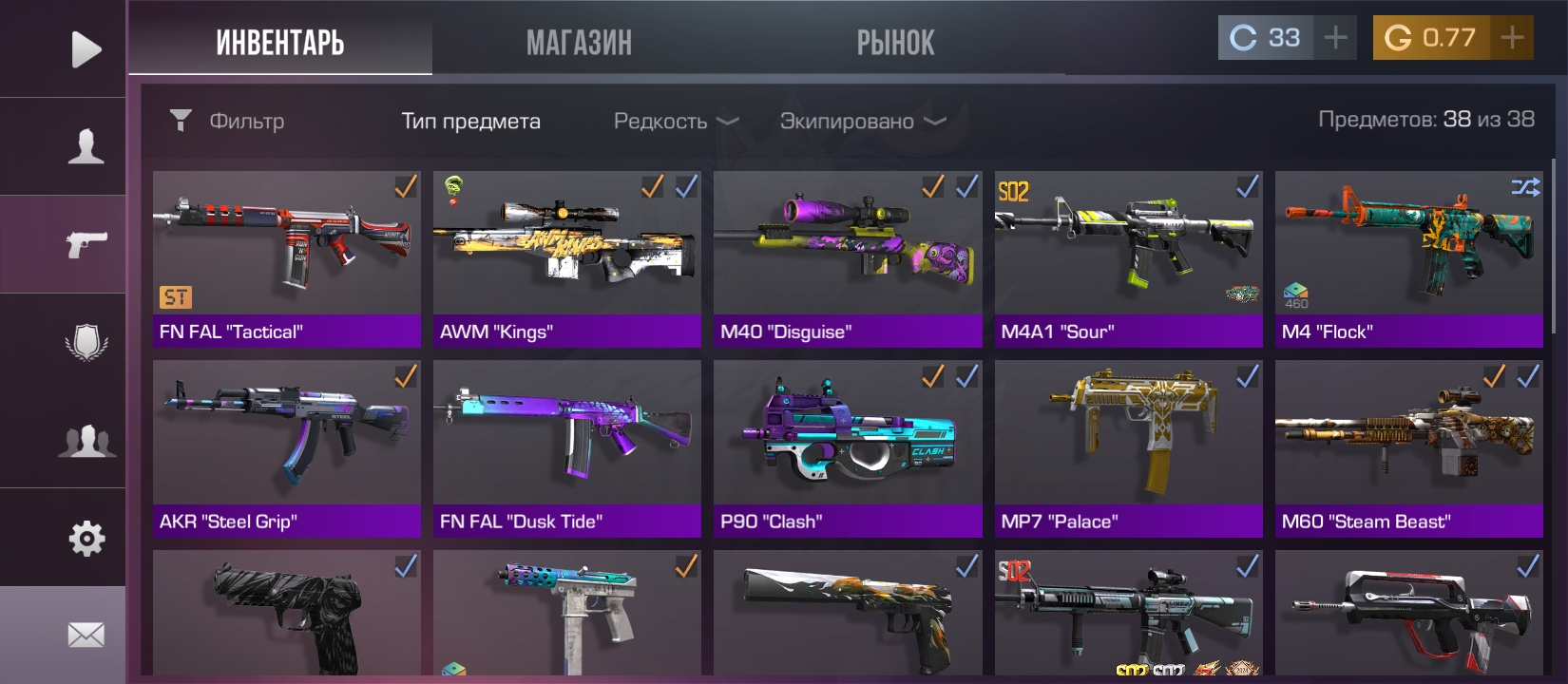Screen dimensions: 1568x684
Task: Choose the M40 "Disguise" skin
Action: tap(848, 258)
